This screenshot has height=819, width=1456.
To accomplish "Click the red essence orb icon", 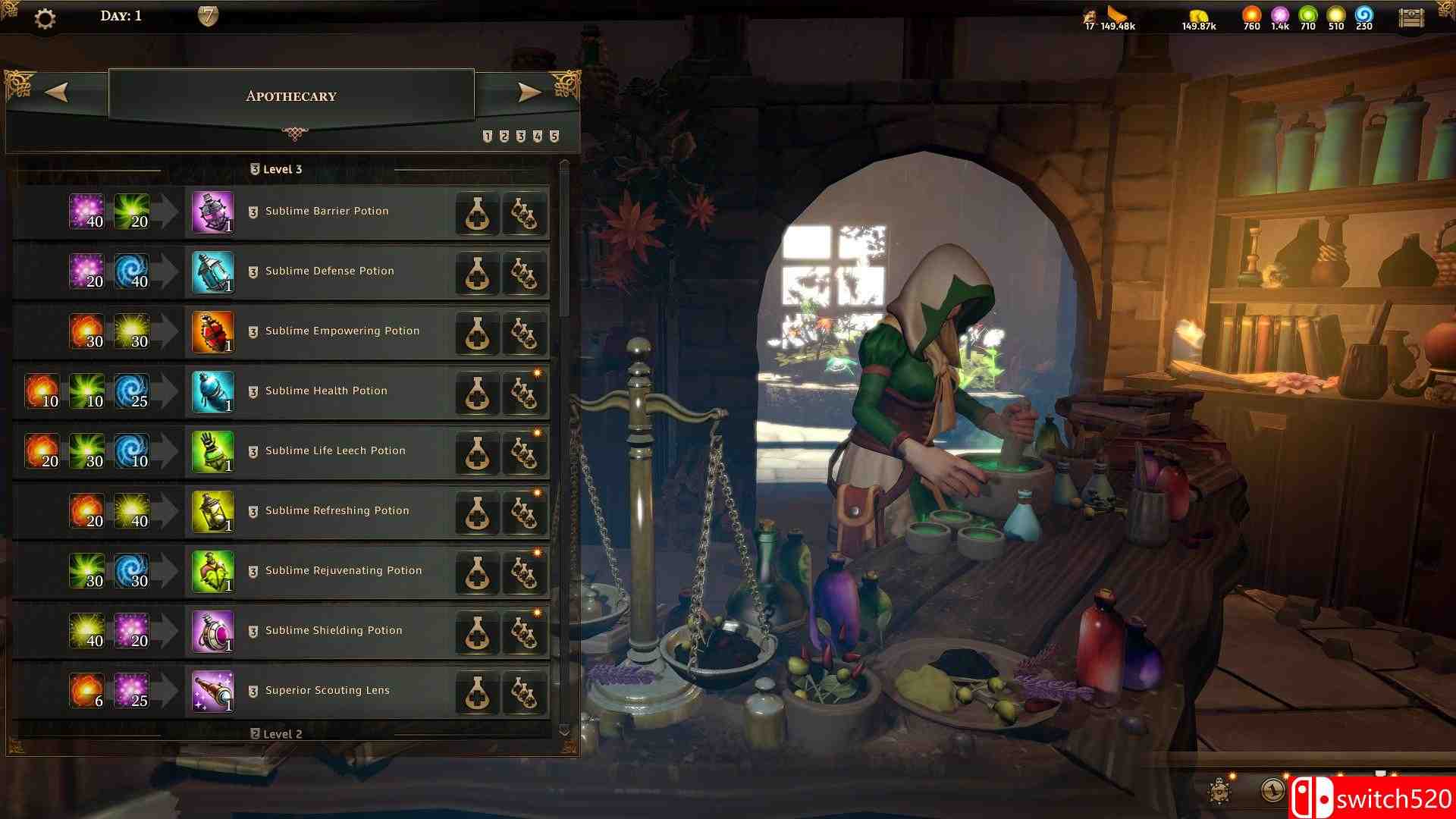I will pyautogui.click(x=1250, y=14).
